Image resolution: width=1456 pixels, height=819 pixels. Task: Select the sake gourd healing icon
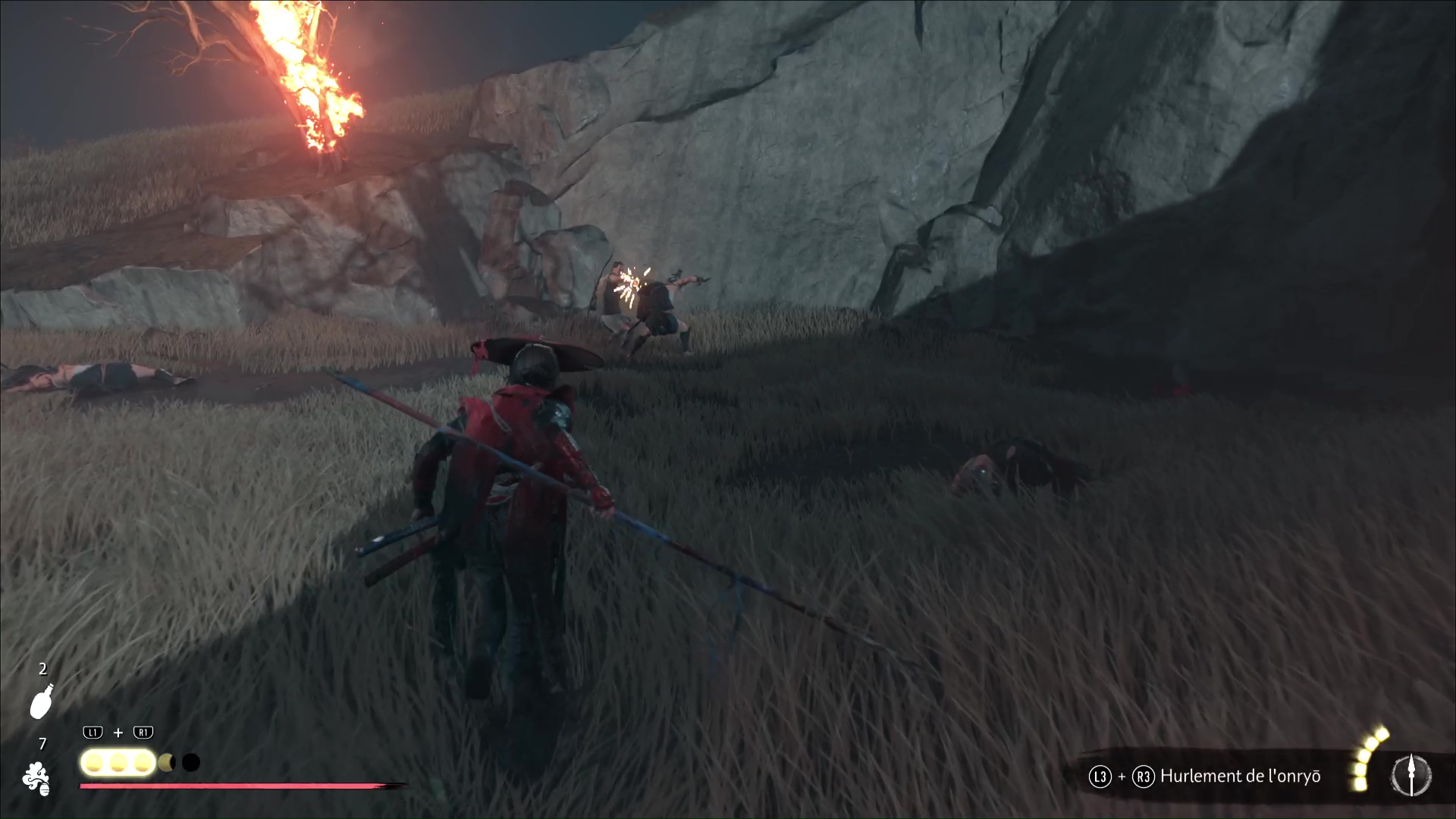pos(42,701)
